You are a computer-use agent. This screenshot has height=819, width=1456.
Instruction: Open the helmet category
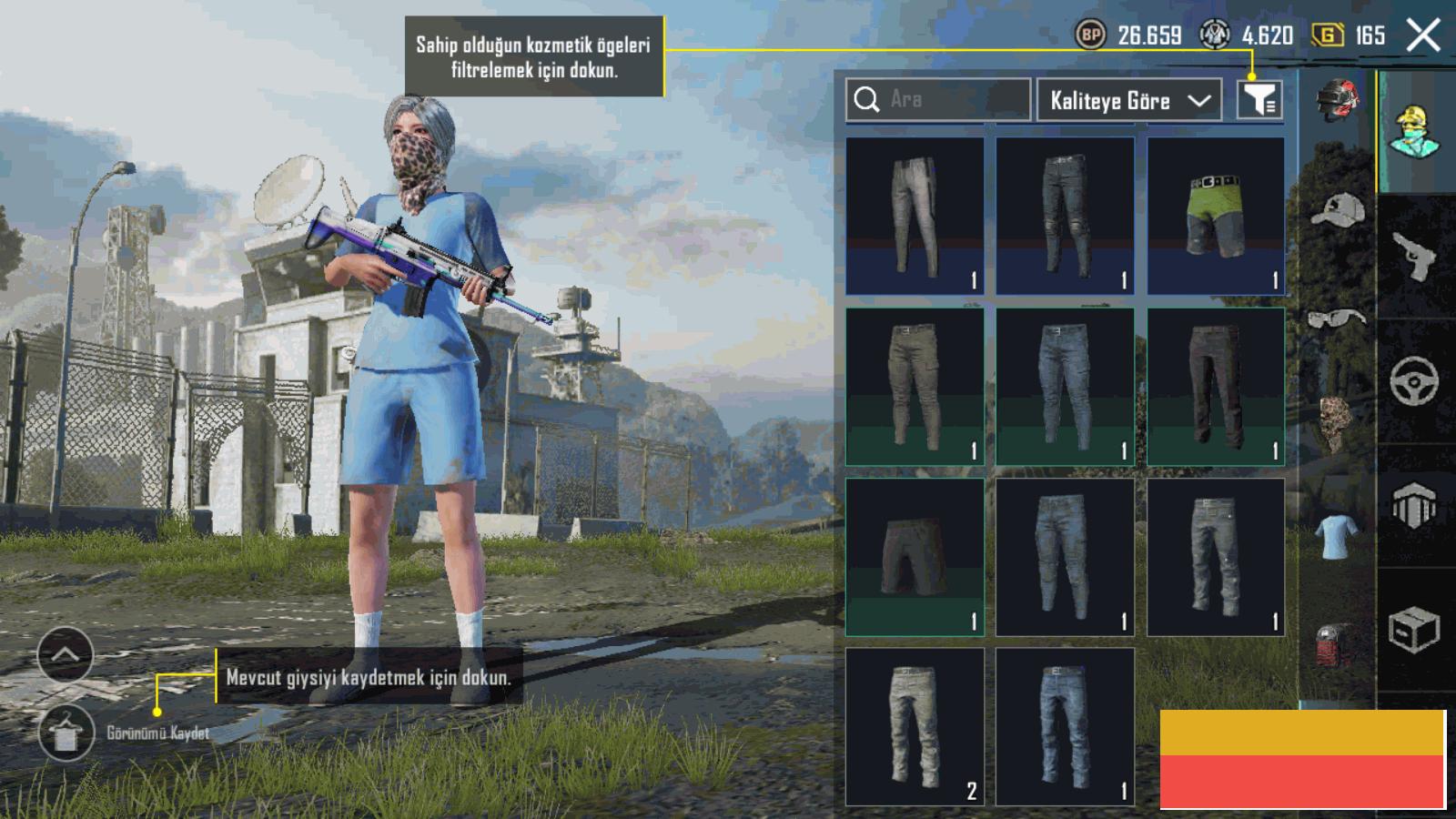pos(1337,100)
